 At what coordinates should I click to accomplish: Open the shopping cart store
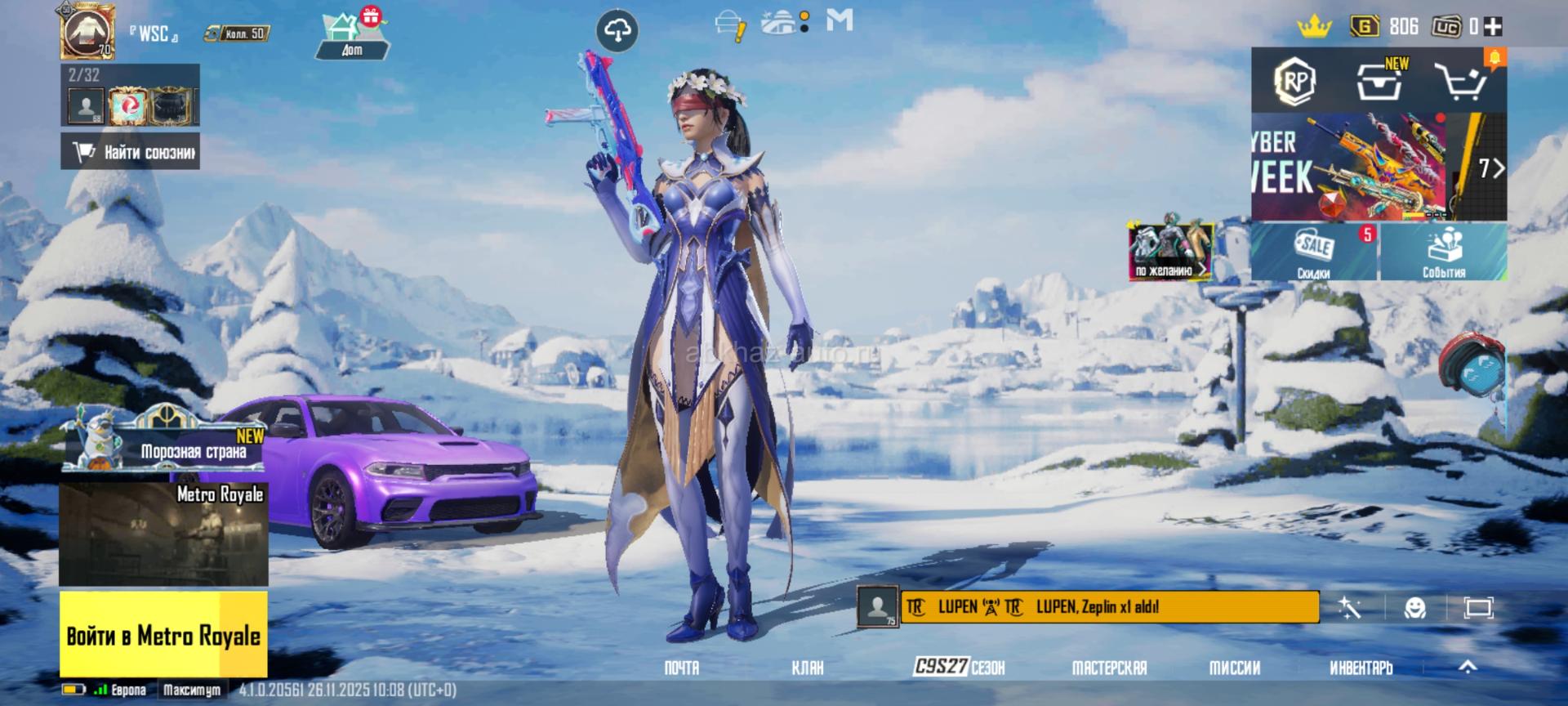pos(1461,81)
